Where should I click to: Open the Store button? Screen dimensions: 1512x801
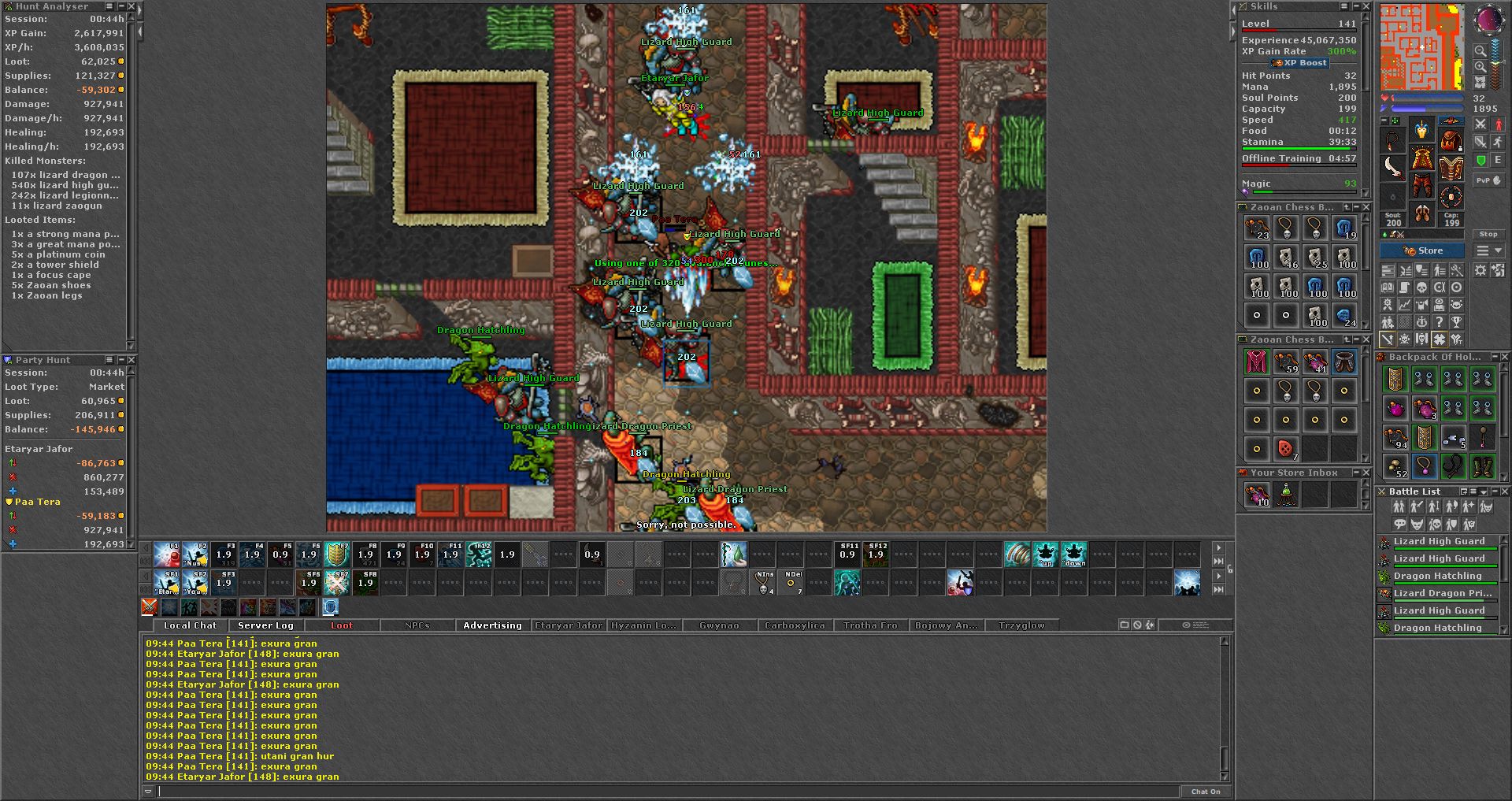click(1422, 250)
